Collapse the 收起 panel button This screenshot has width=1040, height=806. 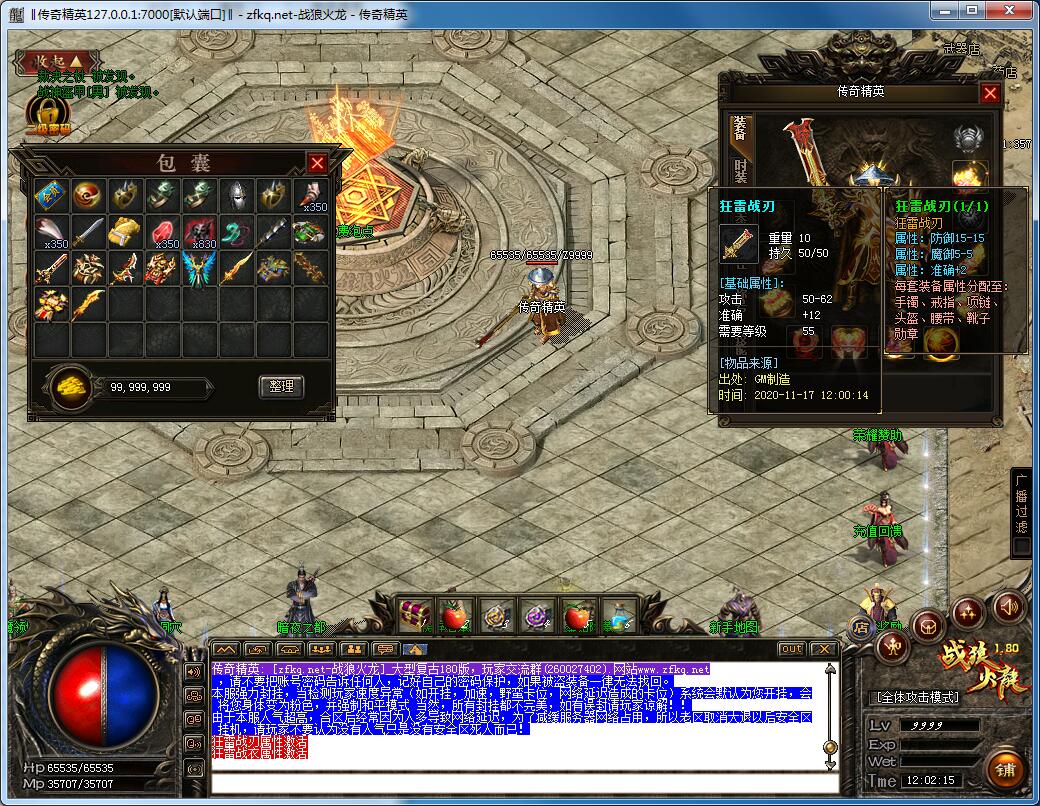56,62
